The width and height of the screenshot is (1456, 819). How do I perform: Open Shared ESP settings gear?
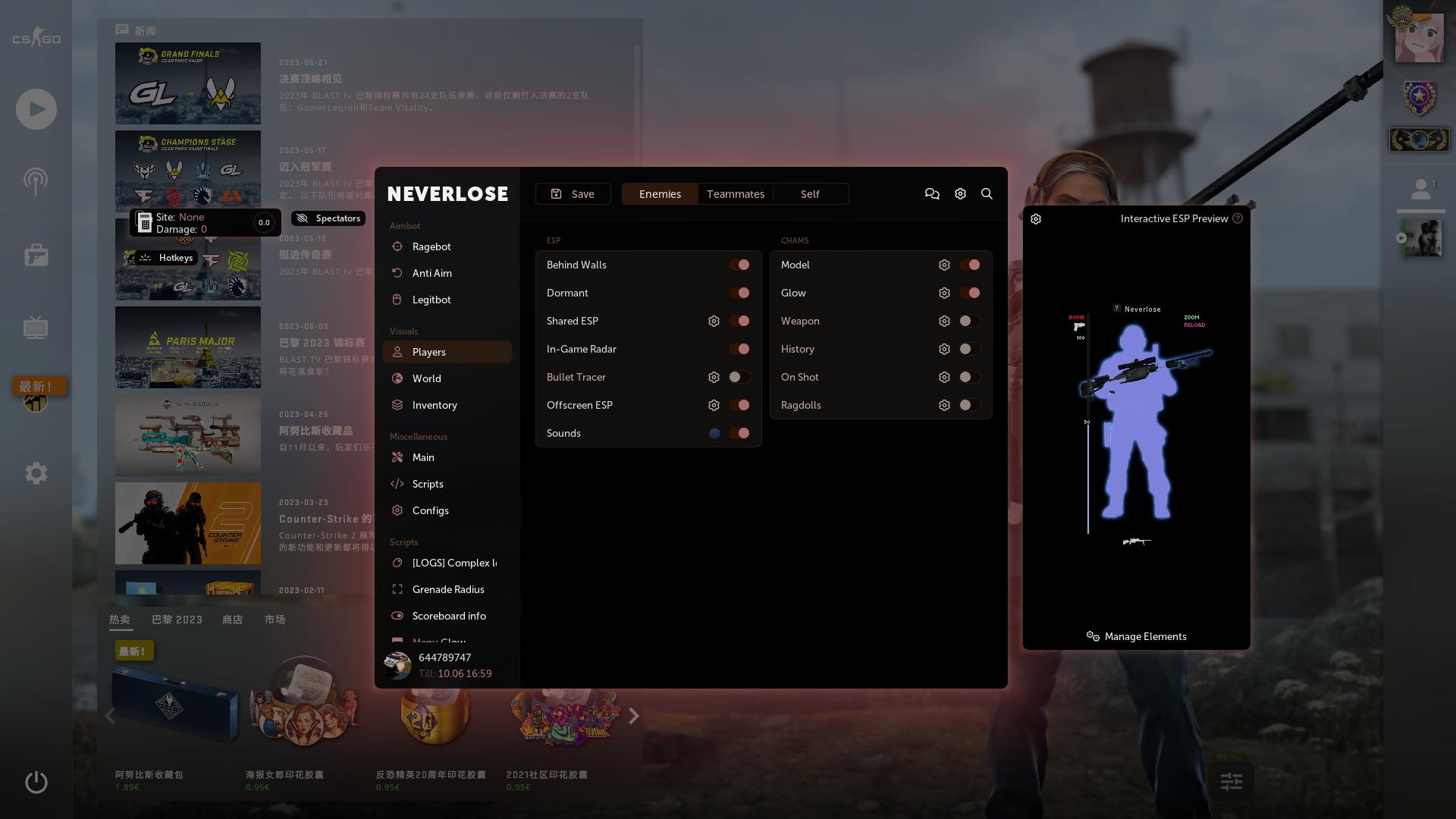(x=714, y=321)
